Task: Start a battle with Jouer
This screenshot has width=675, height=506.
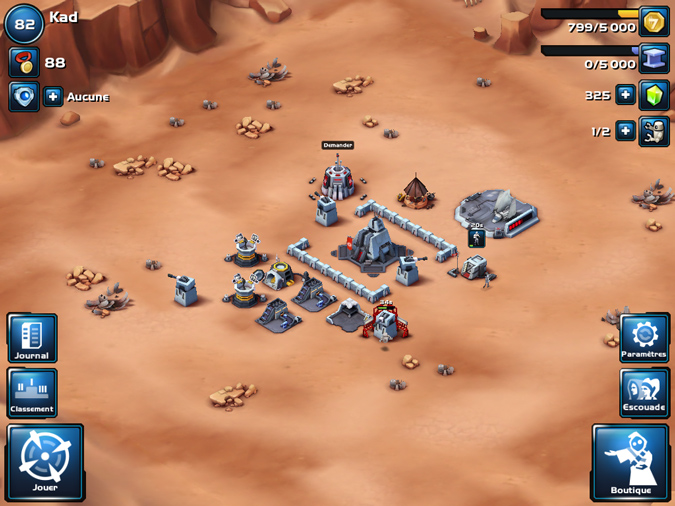Action: click(x=45, y=461)
